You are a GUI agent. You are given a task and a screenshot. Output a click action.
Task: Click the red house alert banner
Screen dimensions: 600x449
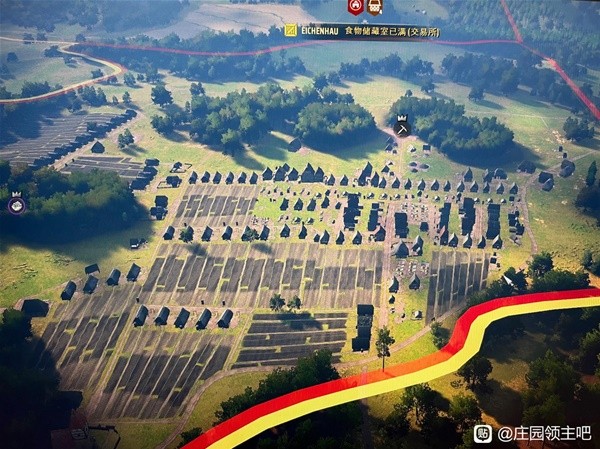pos(355,7)
